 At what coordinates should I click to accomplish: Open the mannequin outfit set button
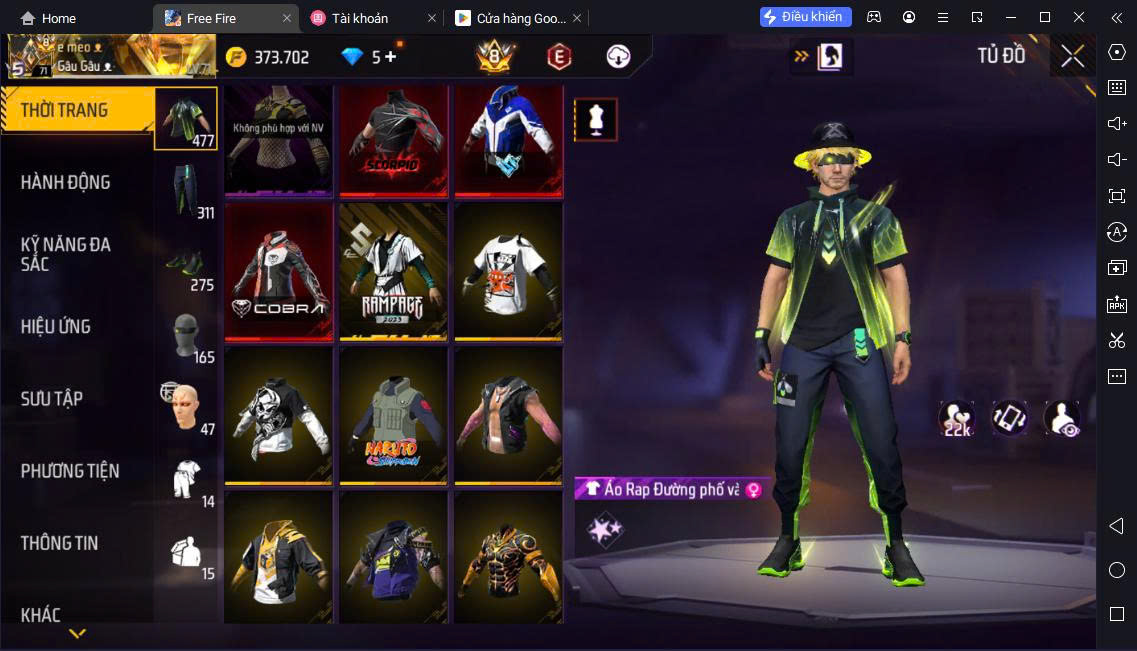[595, 120]
